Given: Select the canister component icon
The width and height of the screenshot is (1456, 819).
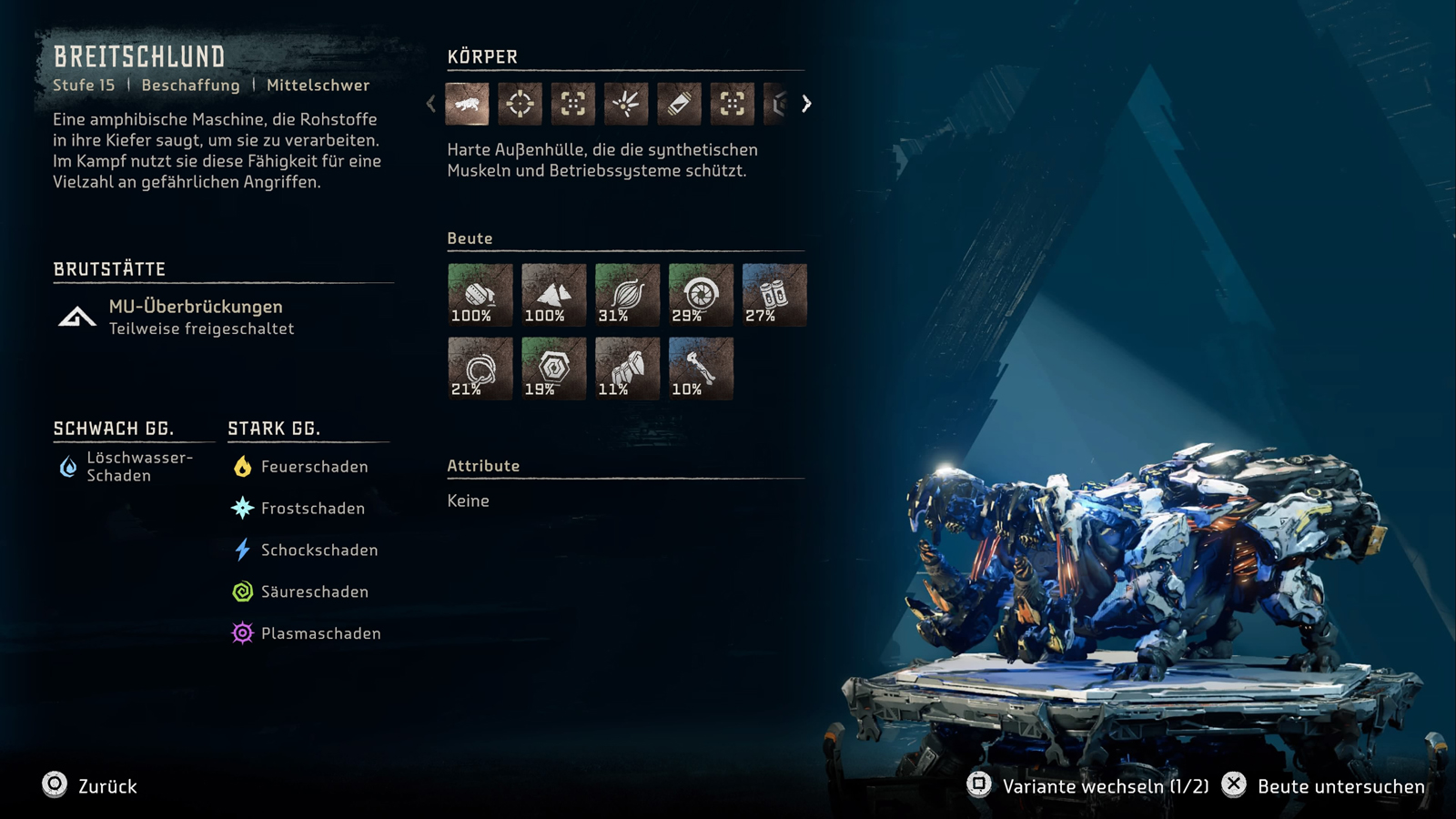Looking at the screenshot, I should (679, 104).
